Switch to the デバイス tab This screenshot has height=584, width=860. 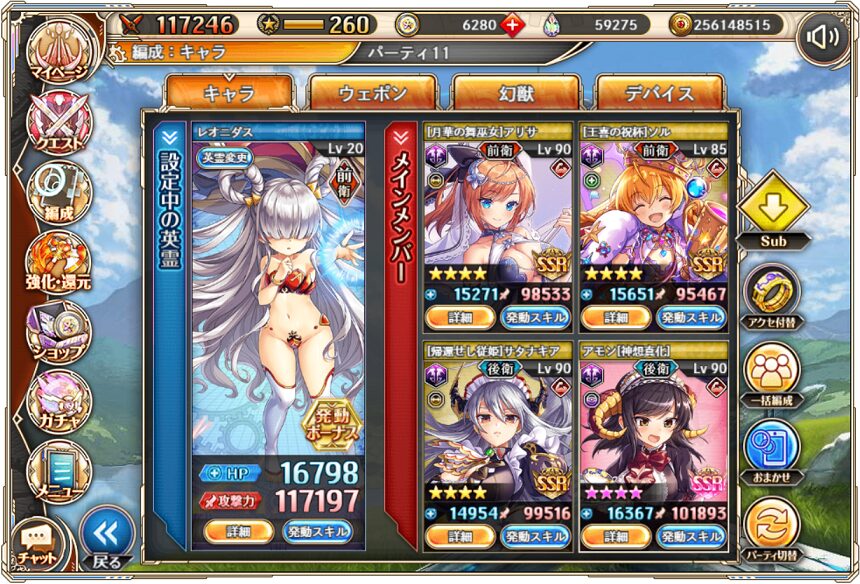[660, 94]
